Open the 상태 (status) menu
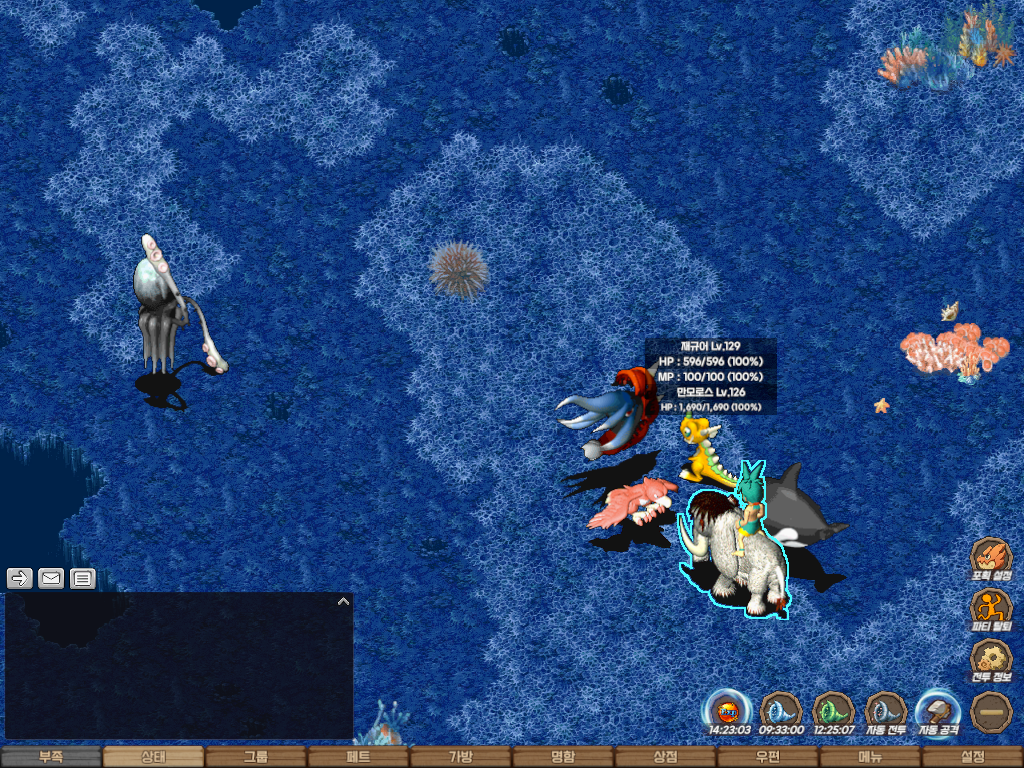The image size is (1024, 768). coord(153,757)
